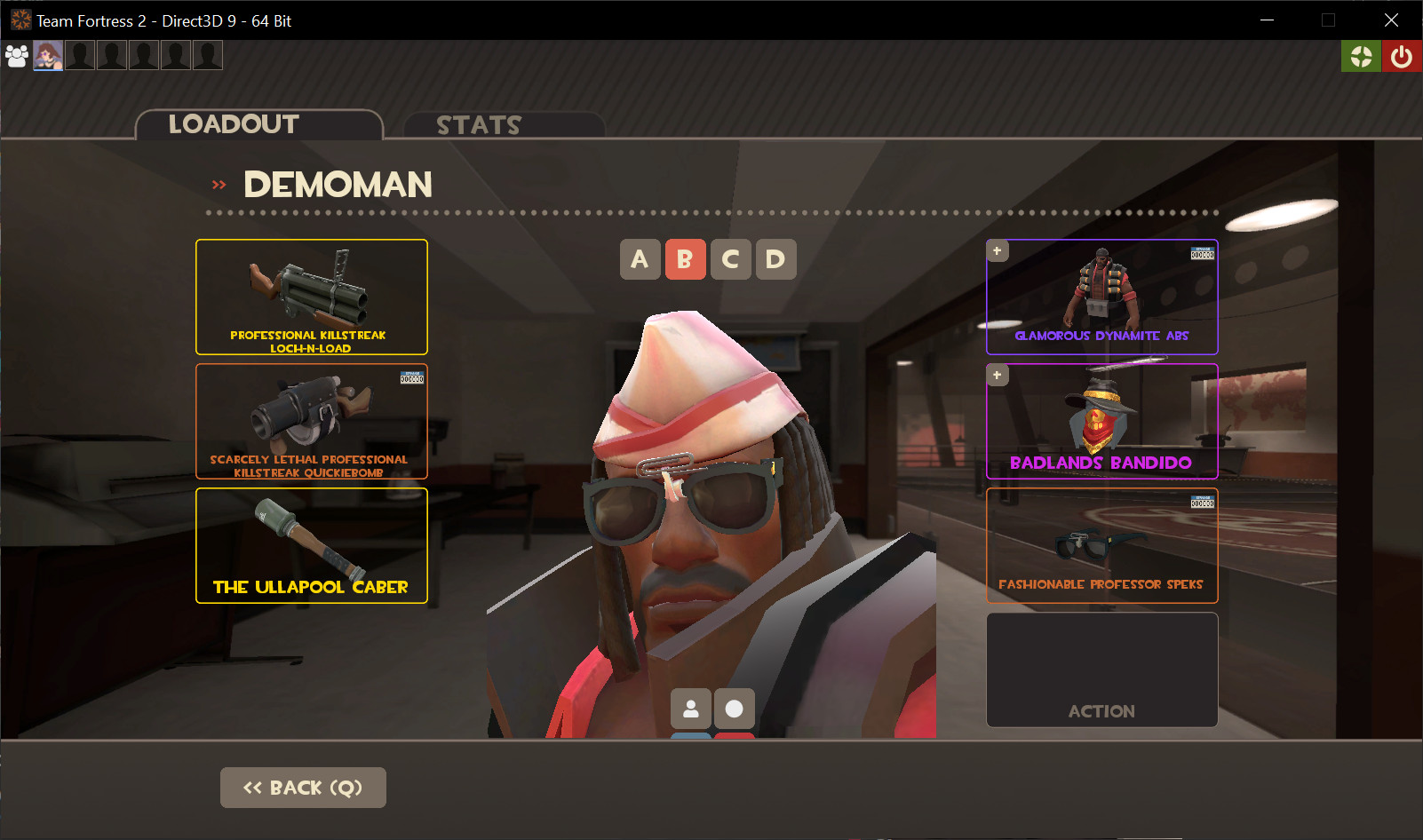Select The Ullapool Caber melee slot
This screenshot has width=1423, height=840.
pyautogui.click(x=311, y=545)
